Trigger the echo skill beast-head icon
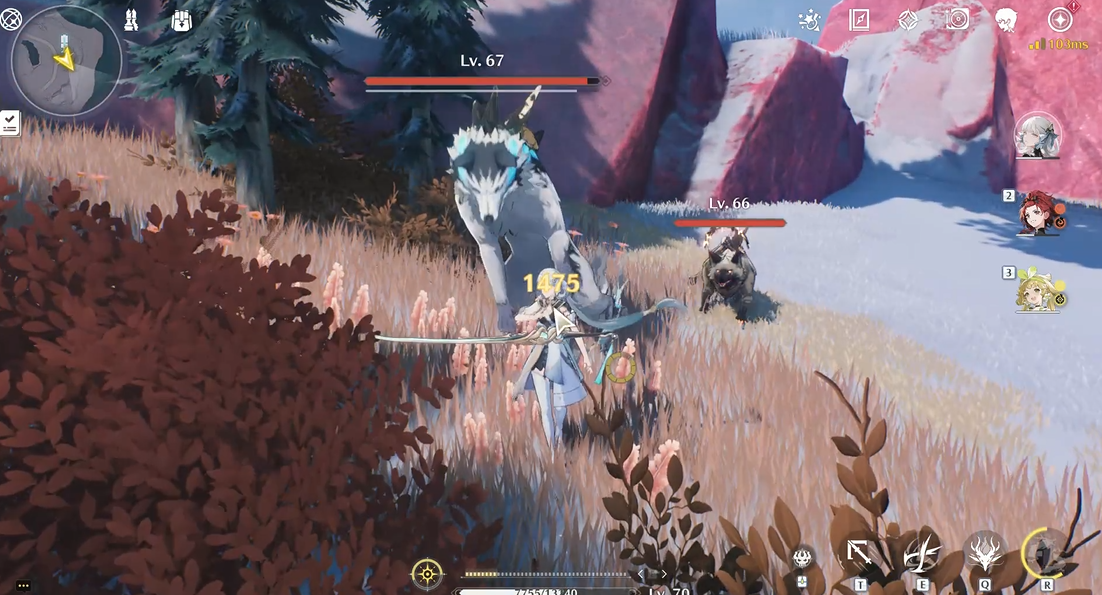1102x595 pixels. [984, 553]
